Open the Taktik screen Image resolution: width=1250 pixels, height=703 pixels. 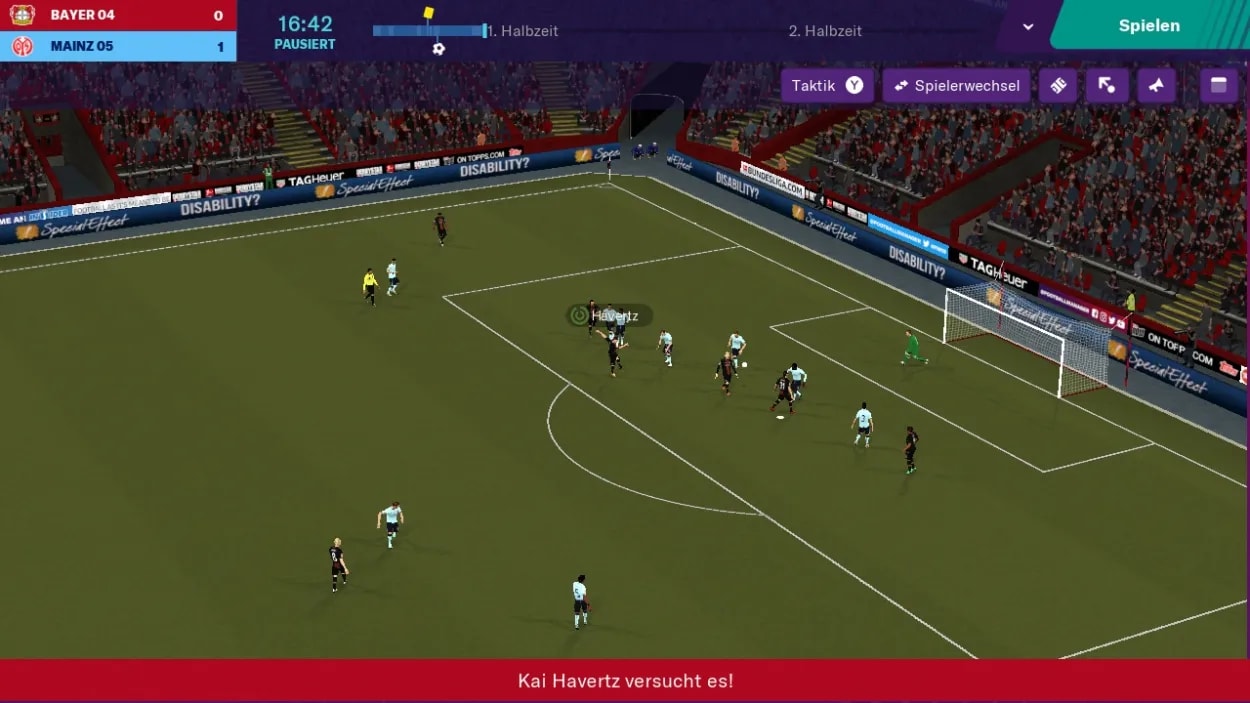826,86
